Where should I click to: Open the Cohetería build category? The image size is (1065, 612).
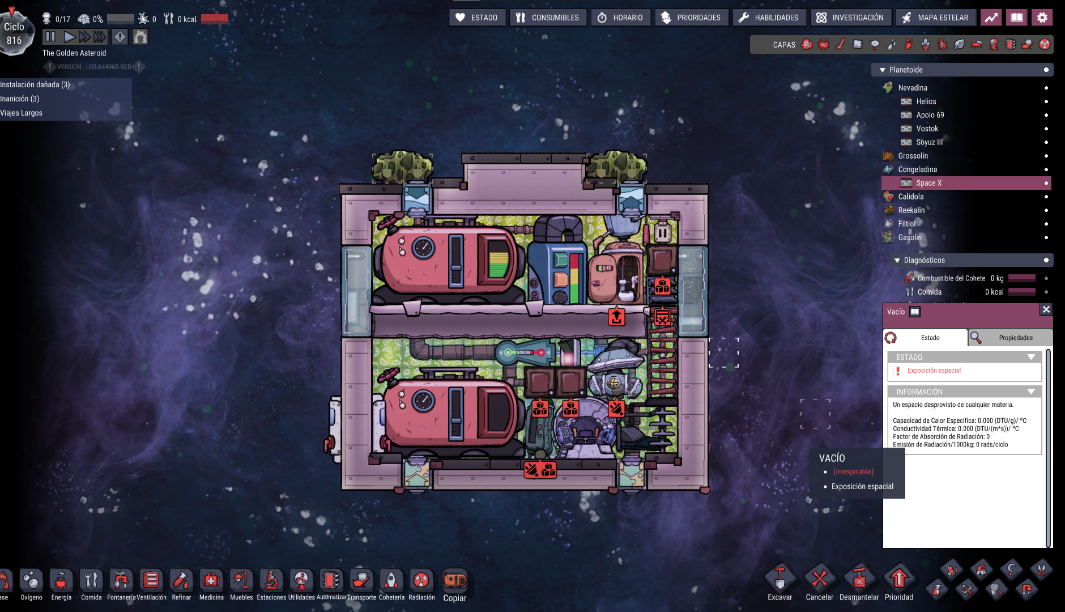(392, 580)
